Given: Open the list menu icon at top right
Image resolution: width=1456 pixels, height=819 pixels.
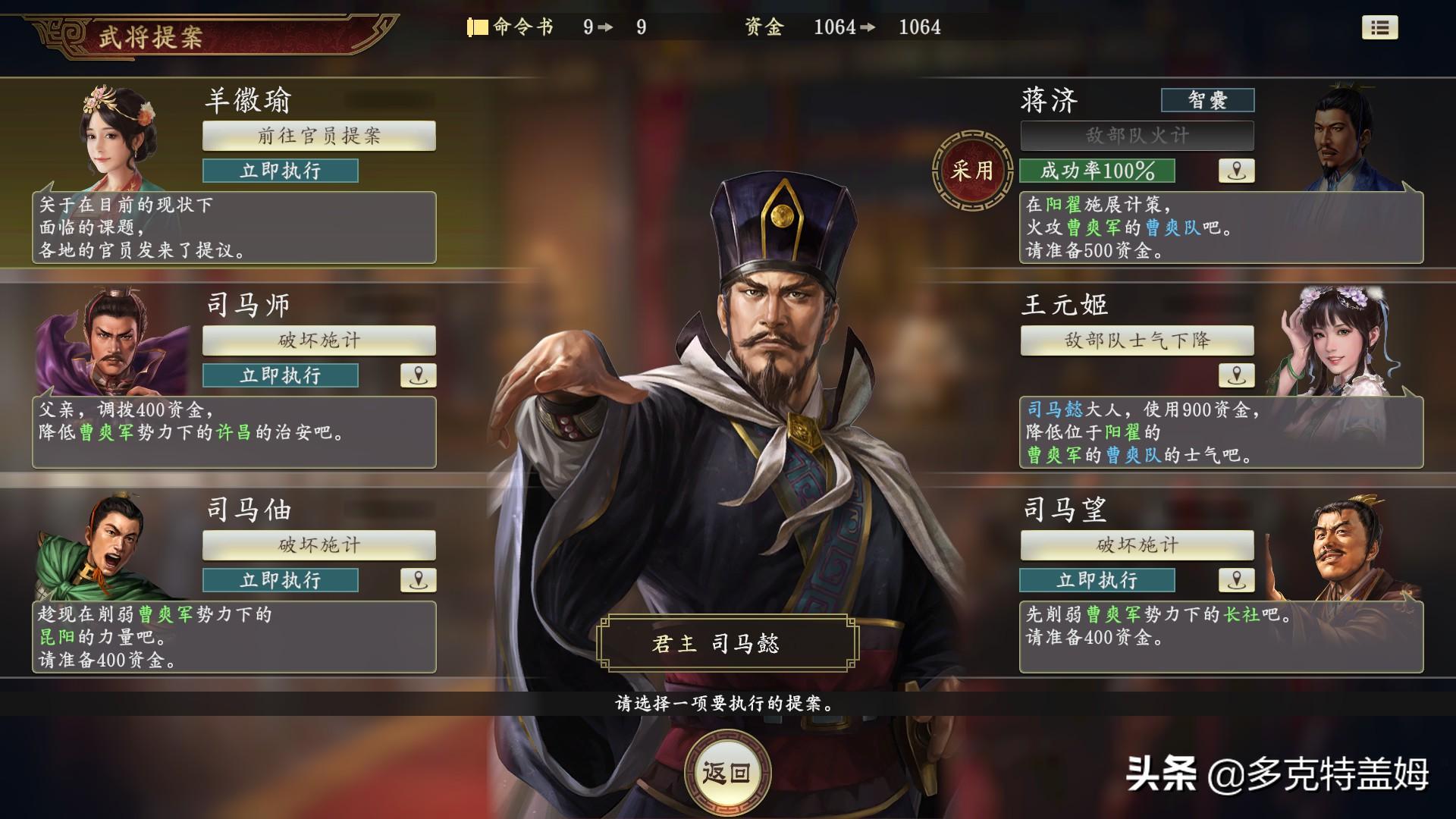Looking at the screenshot, I should coord(1382,28).
